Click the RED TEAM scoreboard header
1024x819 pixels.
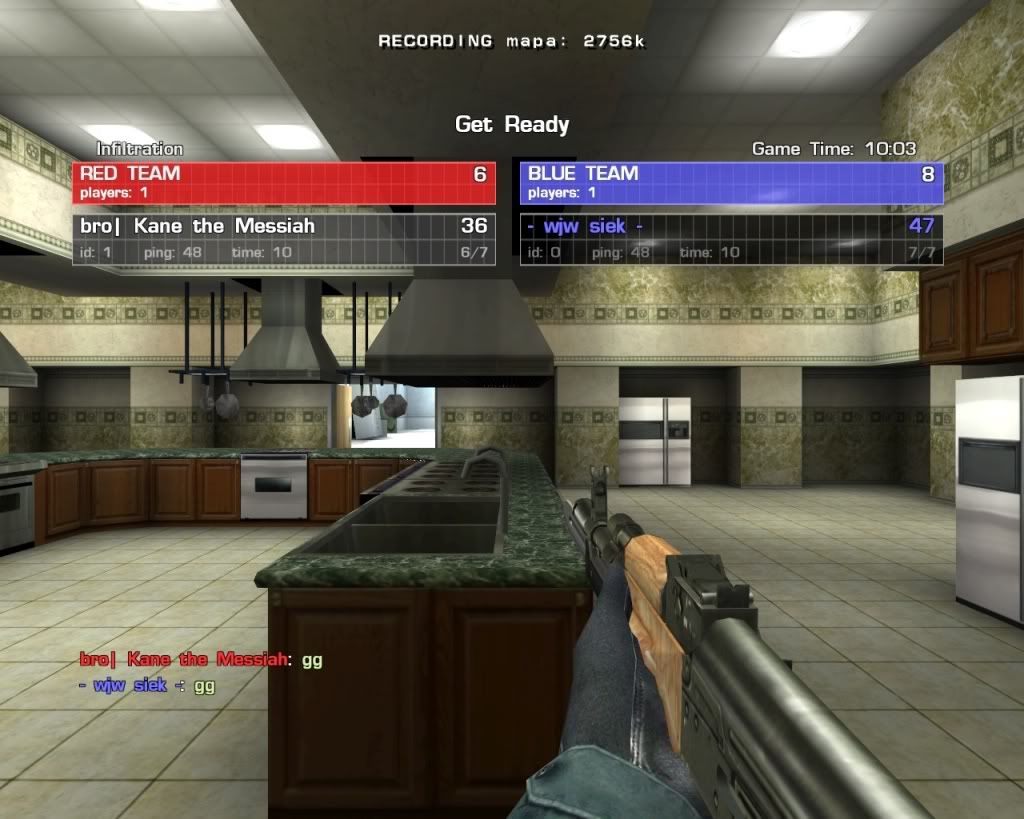(283, 182)
